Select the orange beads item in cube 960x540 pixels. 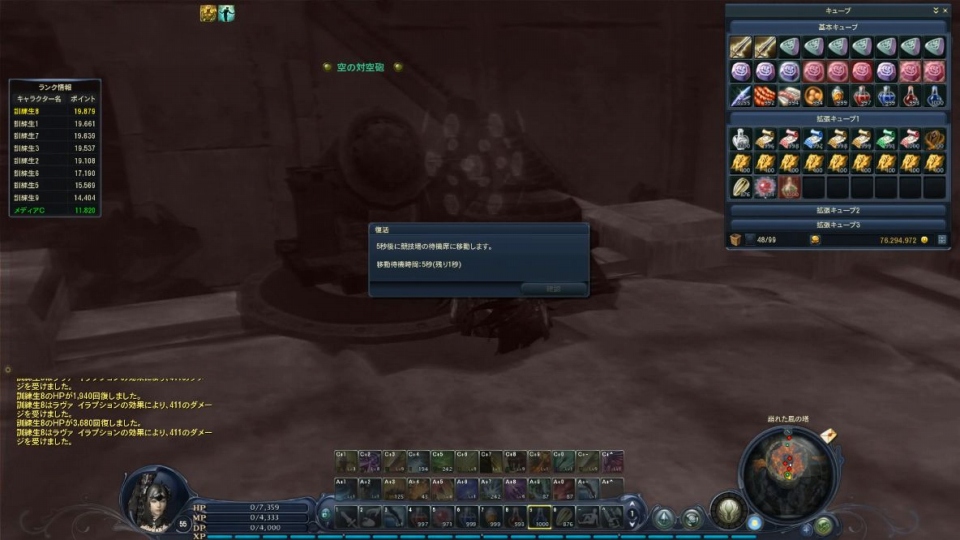coord(765,96)
